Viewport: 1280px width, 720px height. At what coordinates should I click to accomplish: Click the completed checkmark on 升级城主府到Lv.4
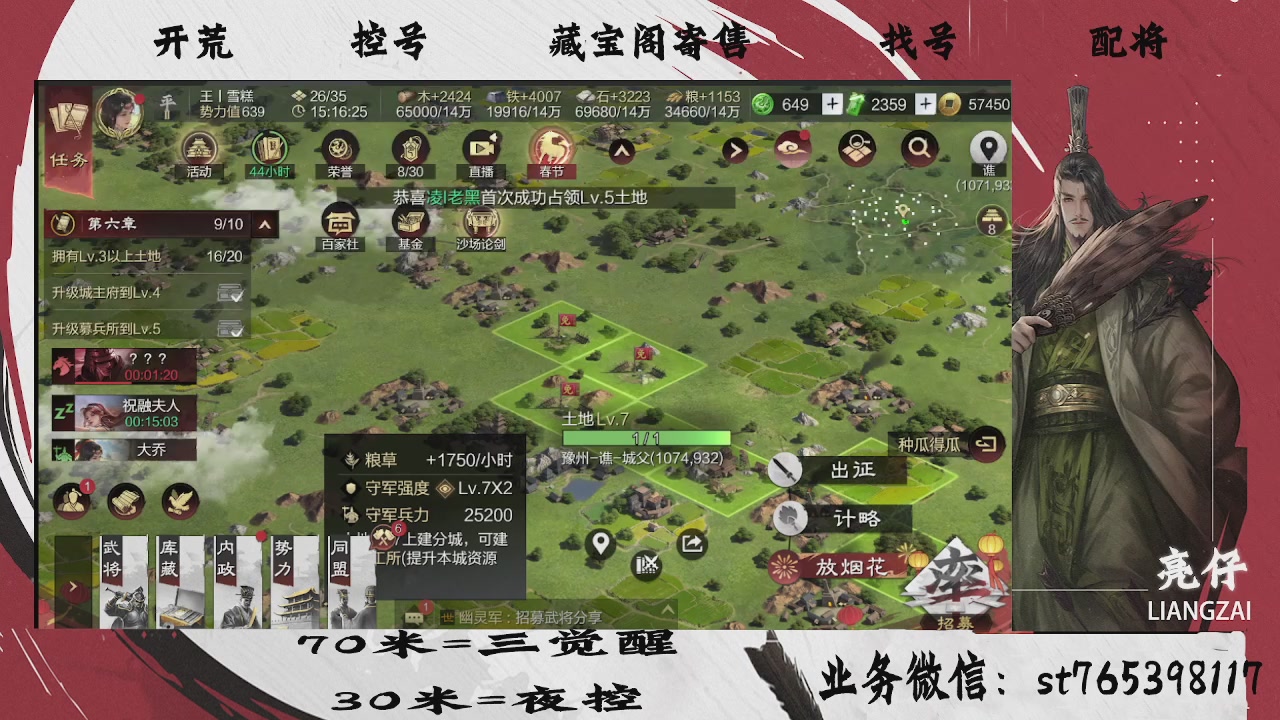pyautogui.click(x=230, y=292)
